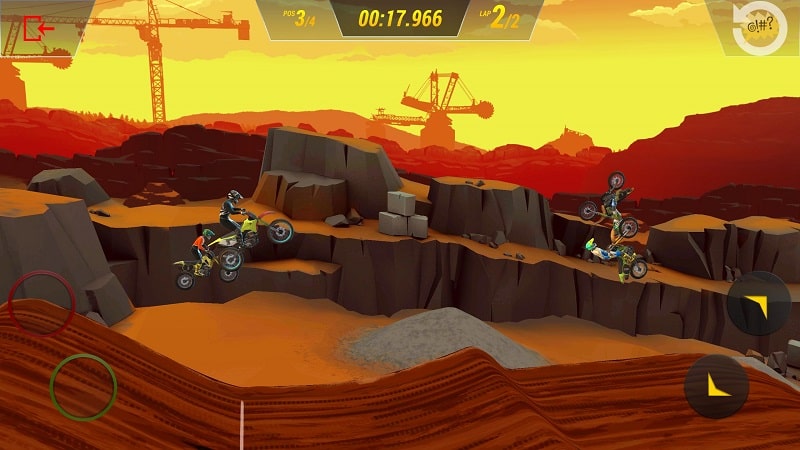Tap the upper yellow arrow control
The width and height of the screenshot is (800, 450).
[759, 302]
